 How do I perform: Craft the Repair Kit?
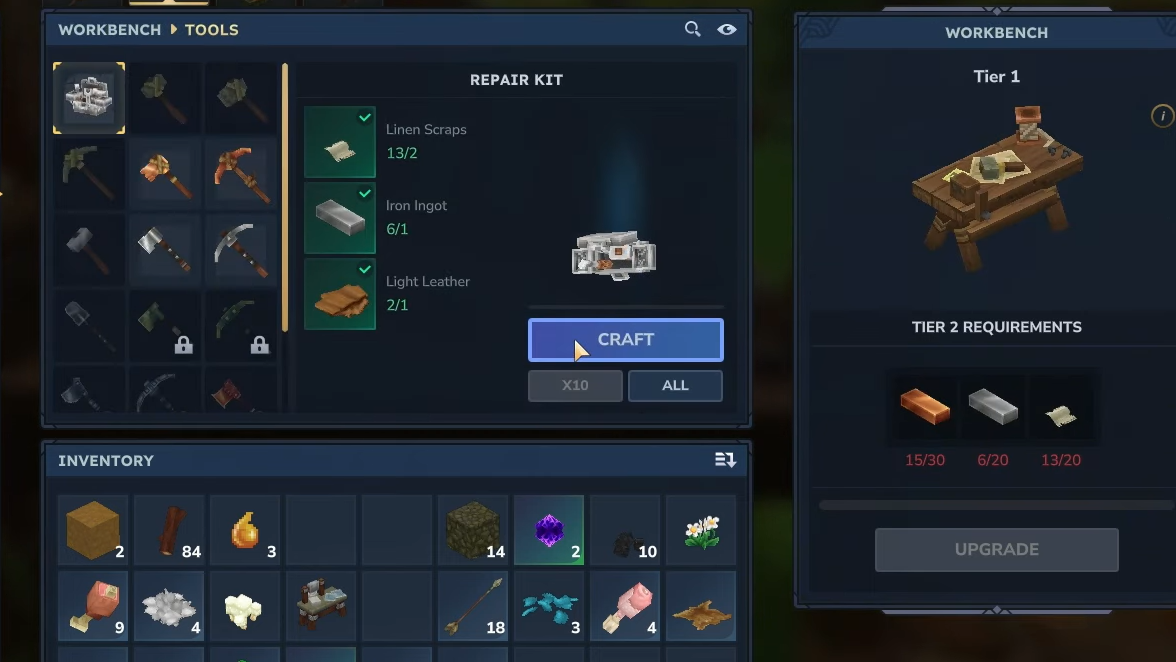625,340
